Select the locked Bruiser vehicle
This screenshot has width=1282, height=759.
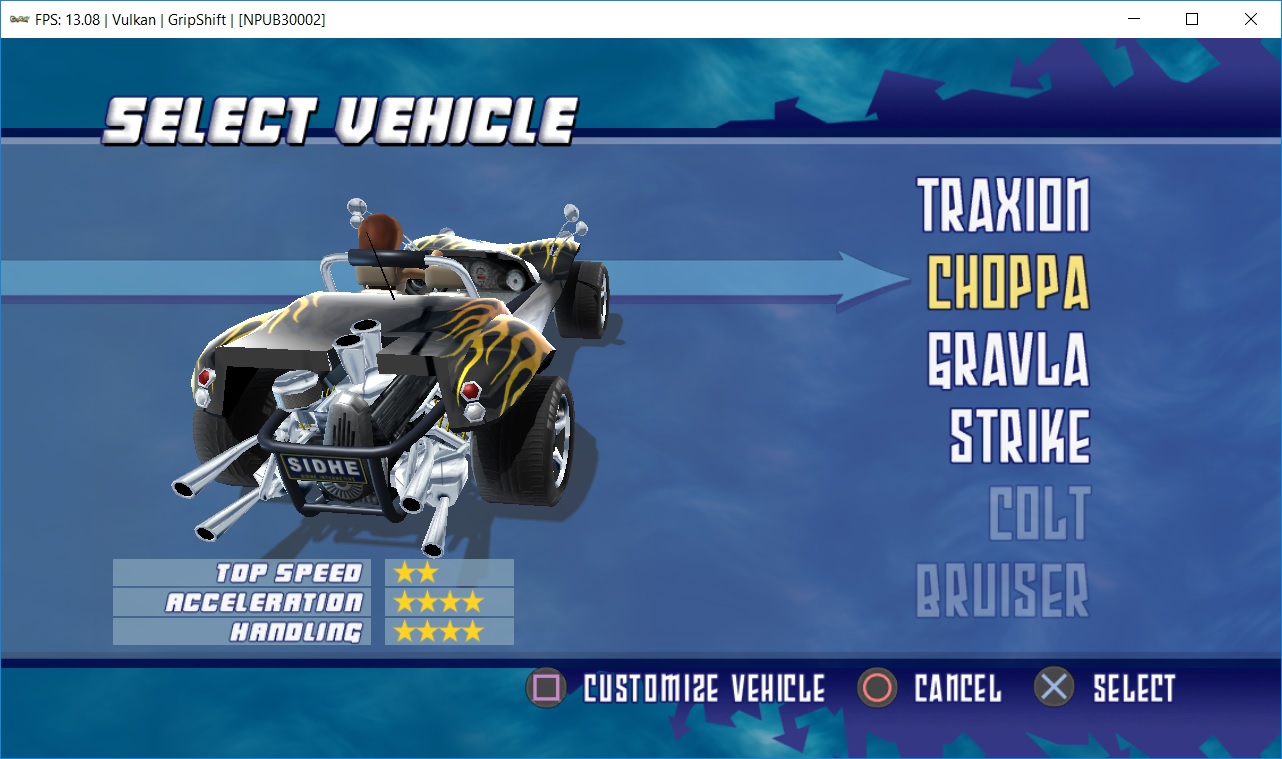coord(1002,590)
